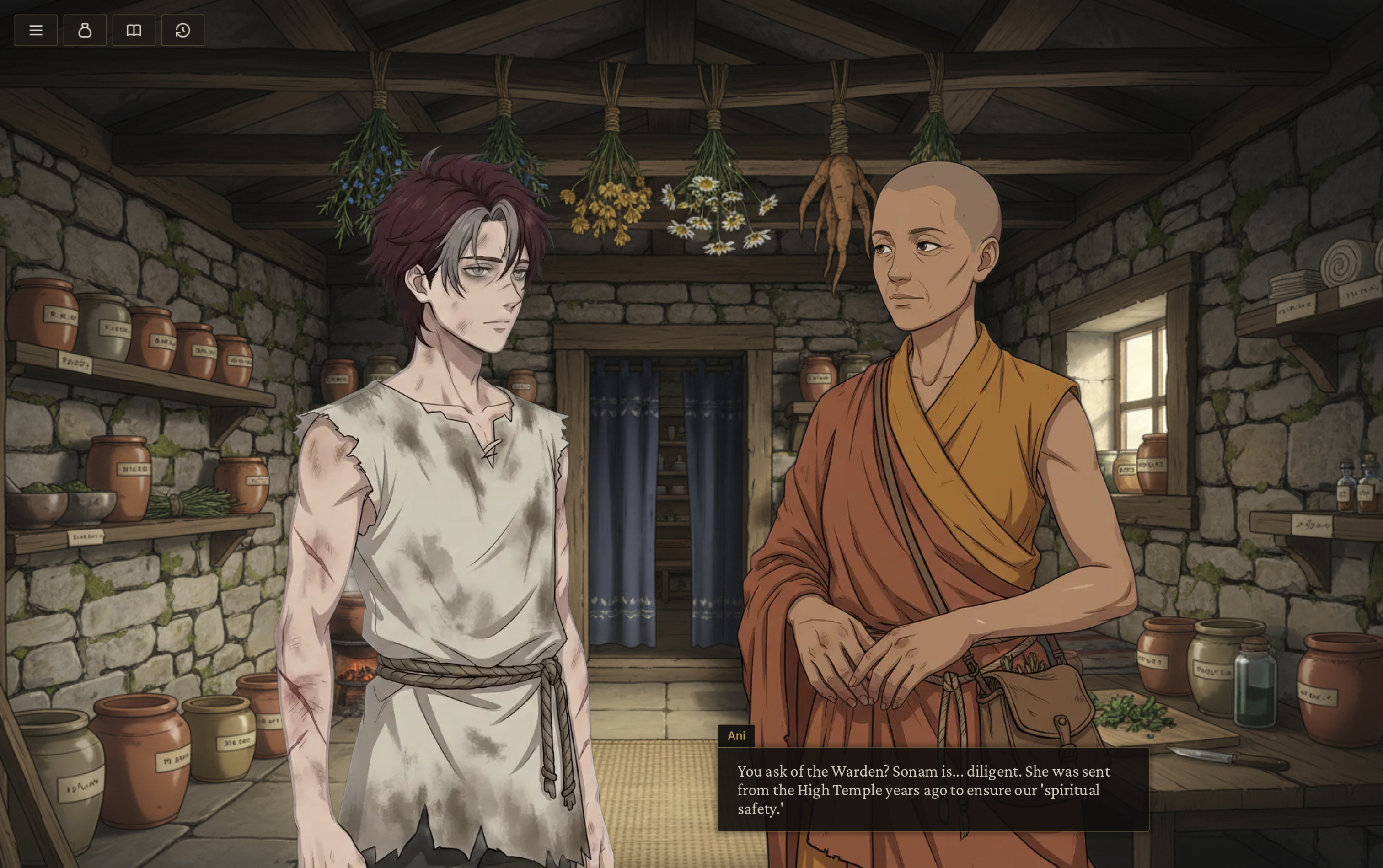Open the inventory pouch icon

85,30
